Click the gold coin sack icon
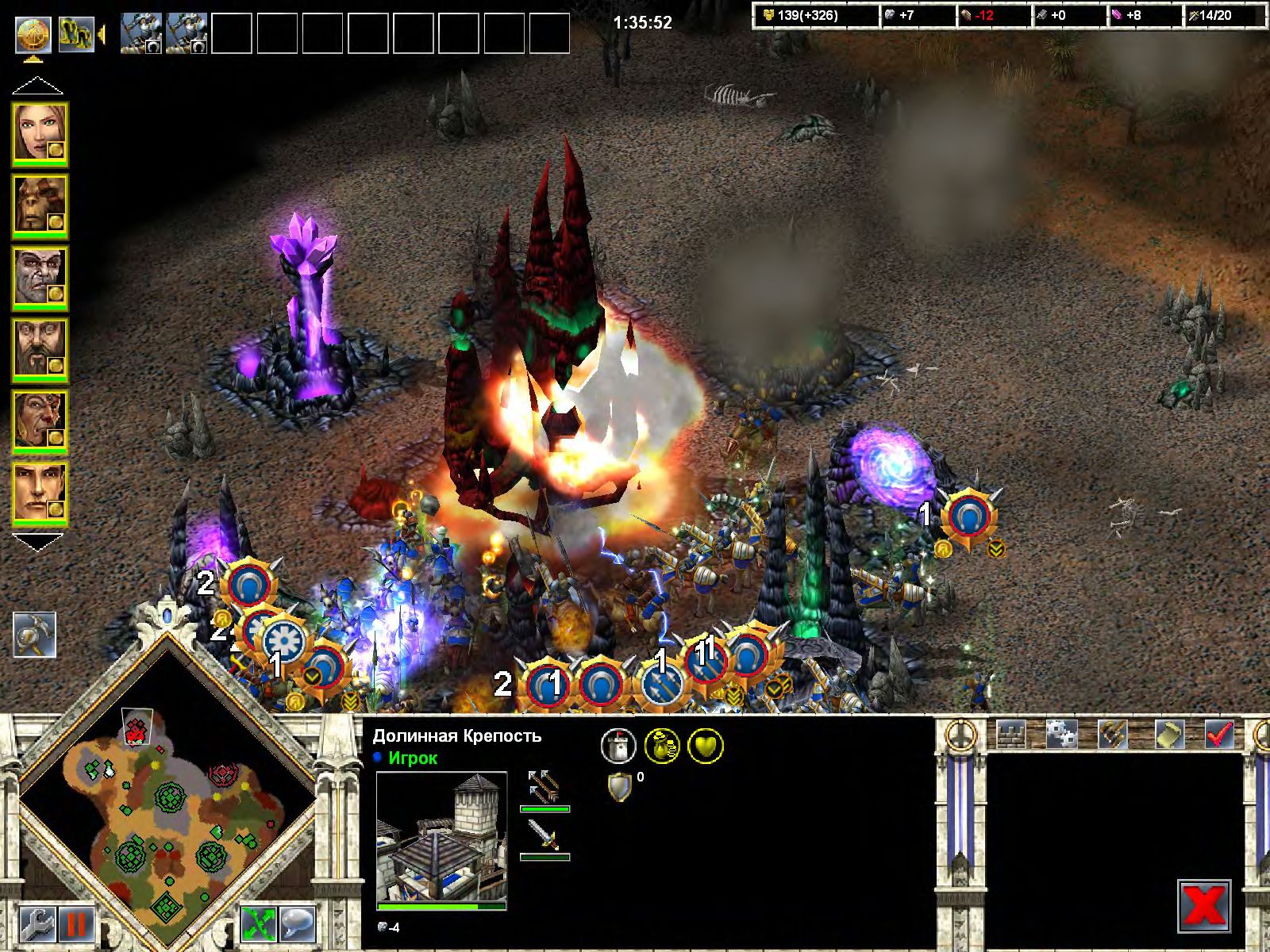Viewport: 1270px width, 952px height. [661, 746]
